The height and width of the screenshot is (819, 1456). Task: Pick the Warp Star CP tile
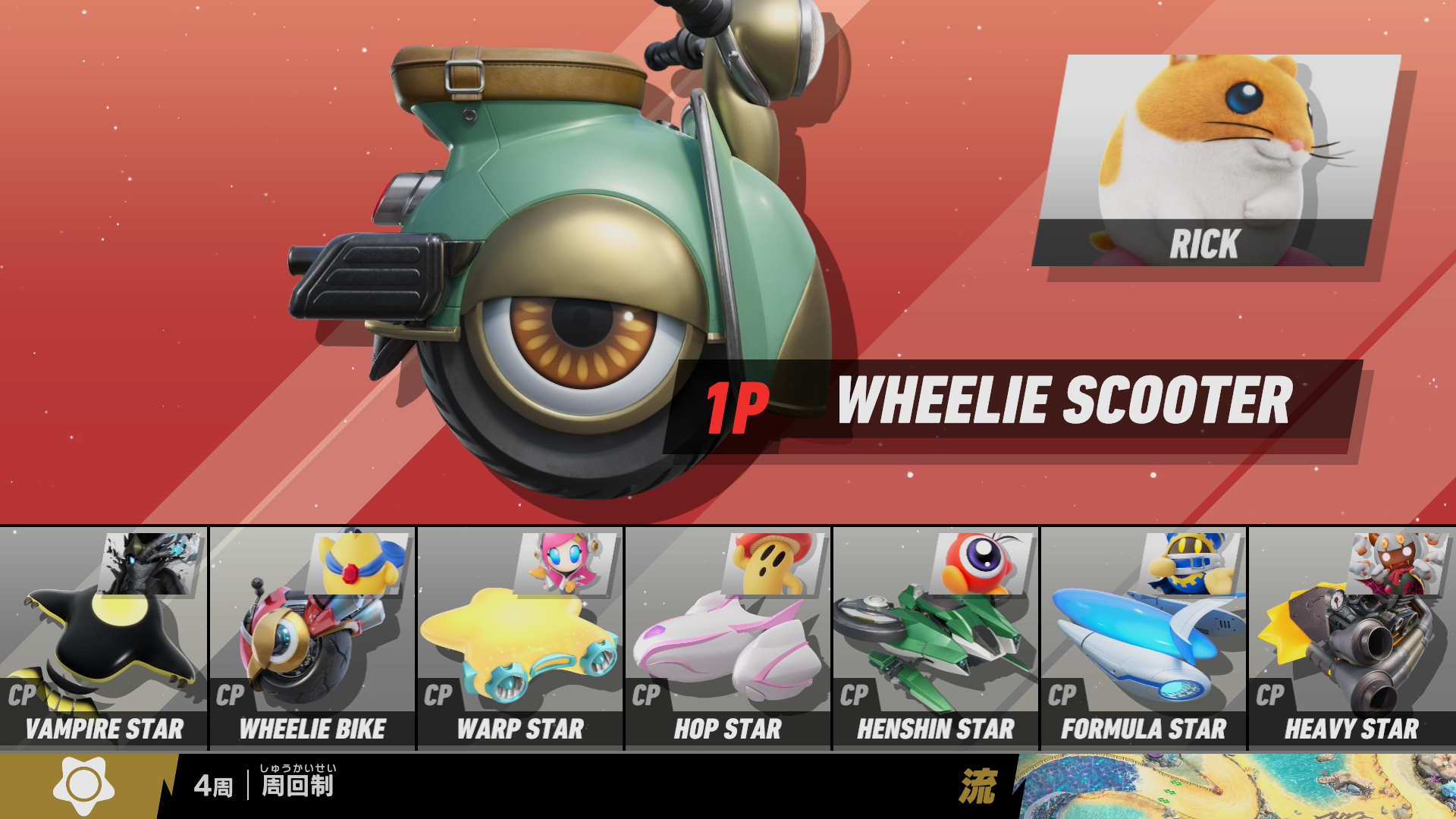point(520,639)
